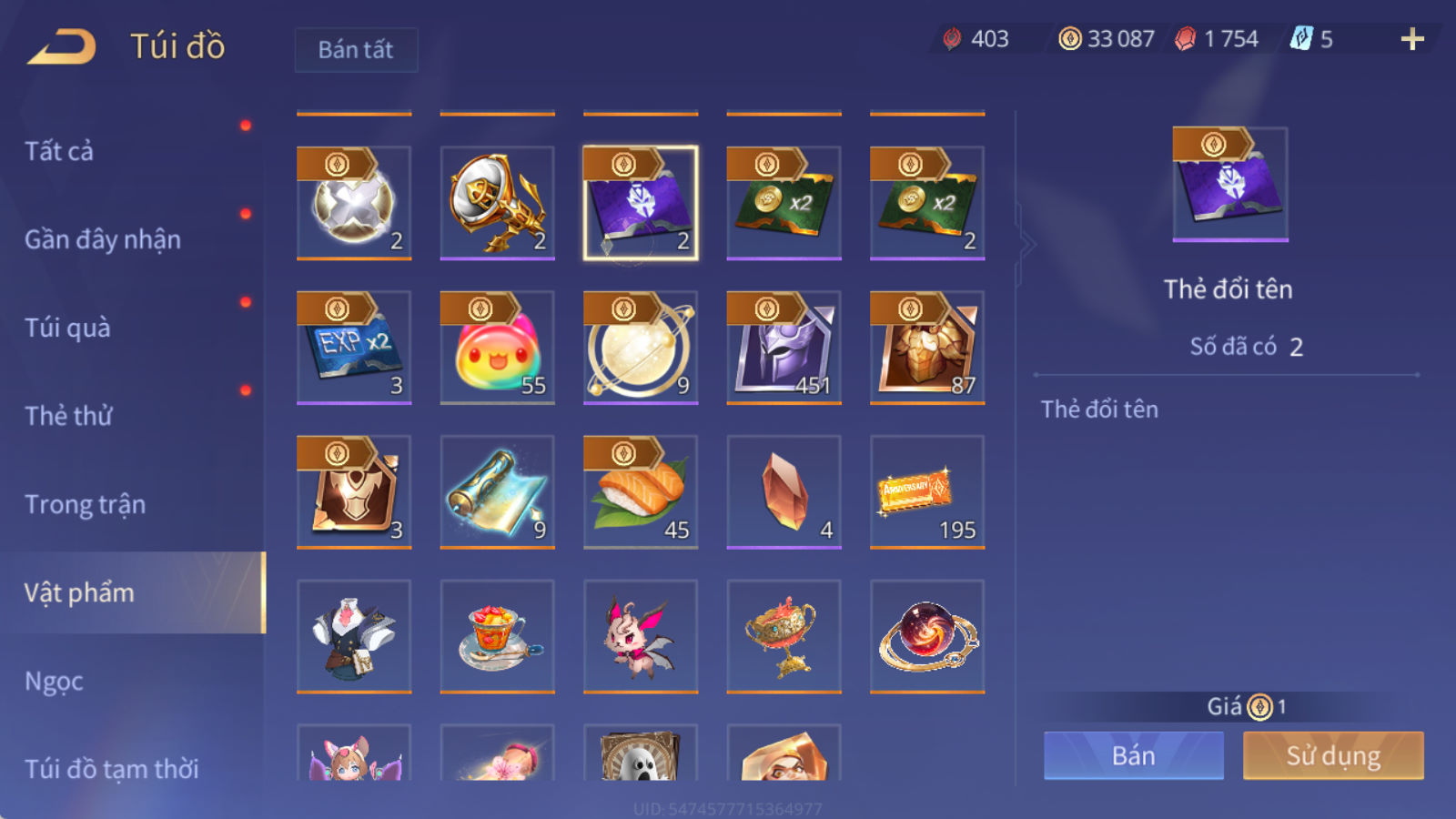Choose the Anniversary ticket with 195
The image size is (1456, 819).
pyautogui.click(x=926, y=492)
